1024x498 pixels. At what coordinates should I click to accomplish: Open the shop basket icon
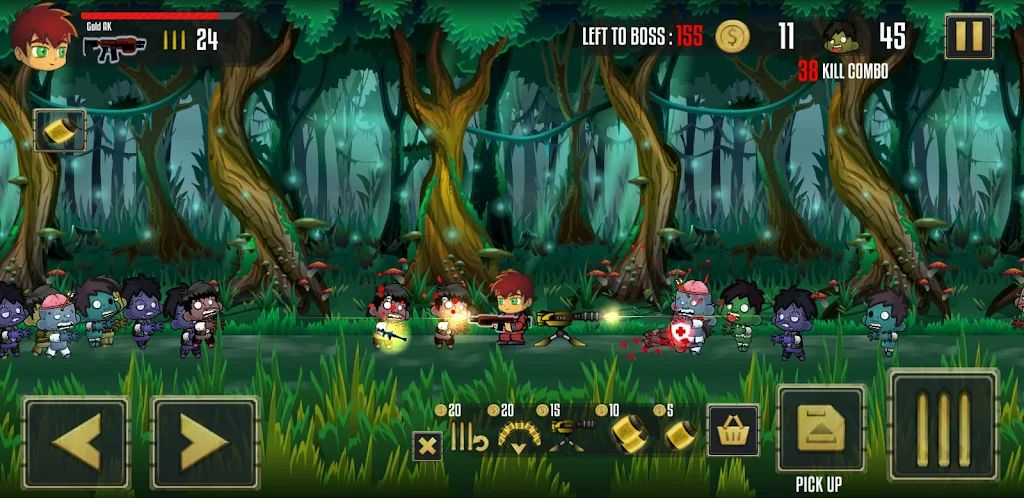click(733, 430)
